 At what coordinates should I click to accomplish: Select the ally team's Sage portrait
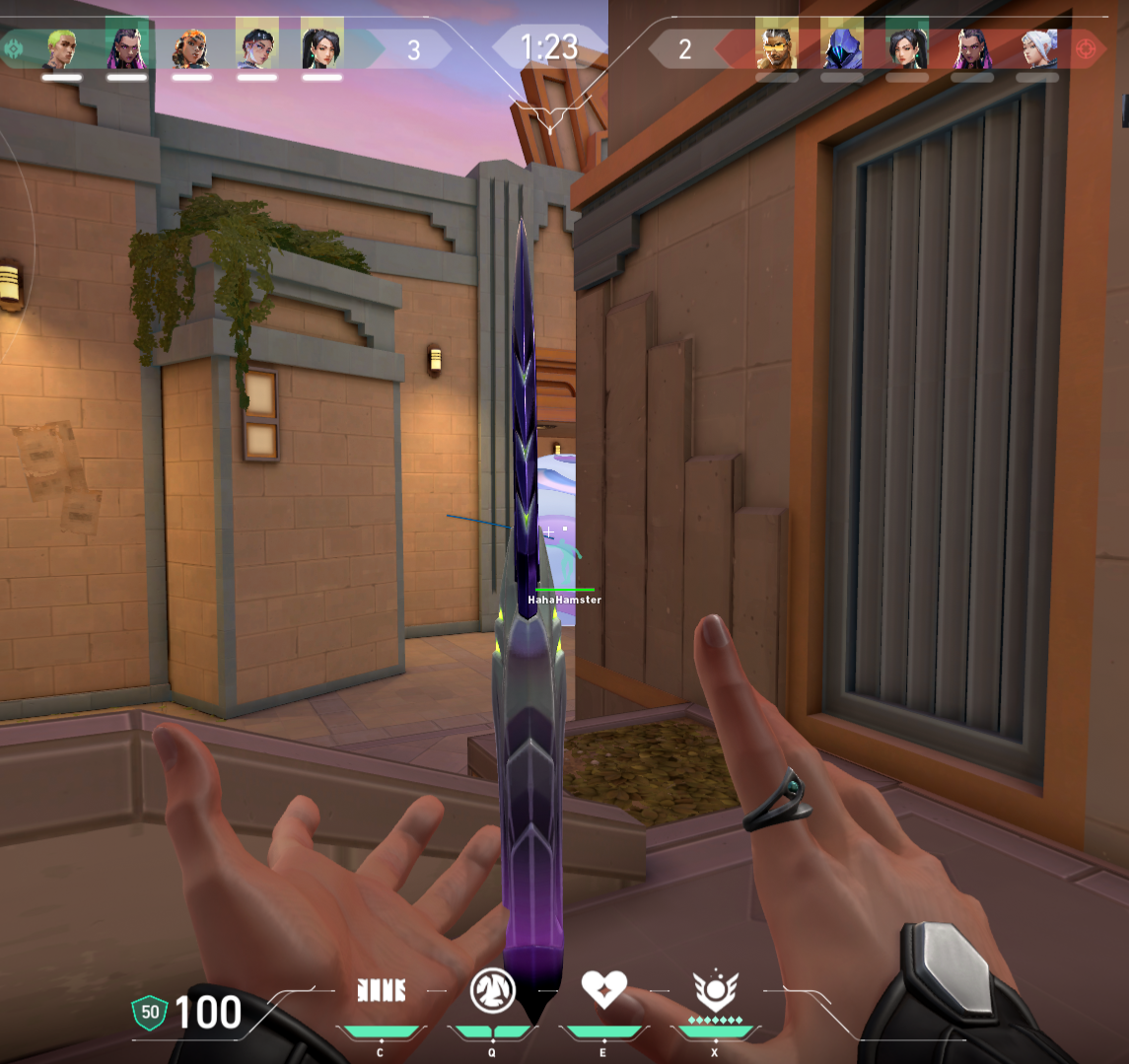pyautogui.click(x=321, y=47)
